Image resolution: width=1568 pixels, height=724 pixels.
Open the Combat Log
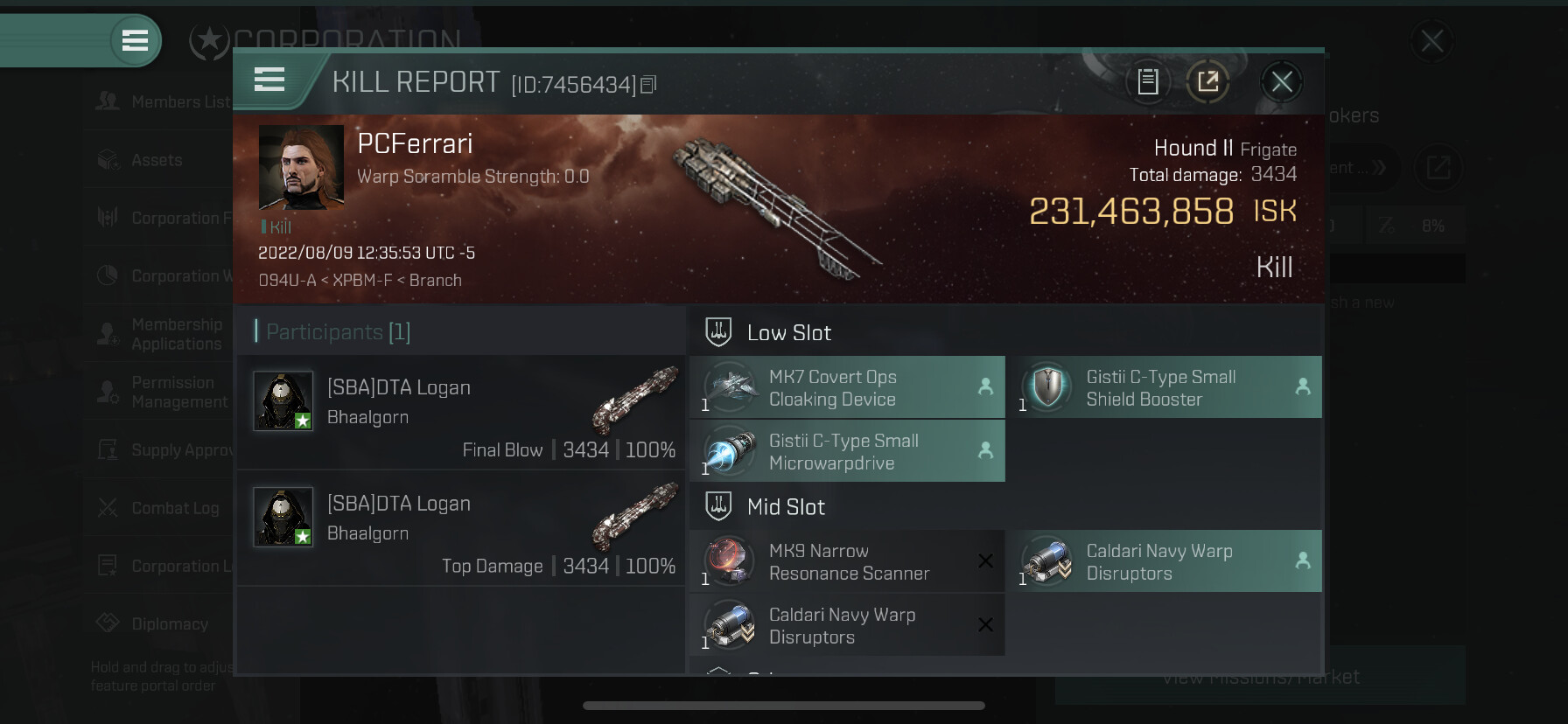tap(162, 508)
